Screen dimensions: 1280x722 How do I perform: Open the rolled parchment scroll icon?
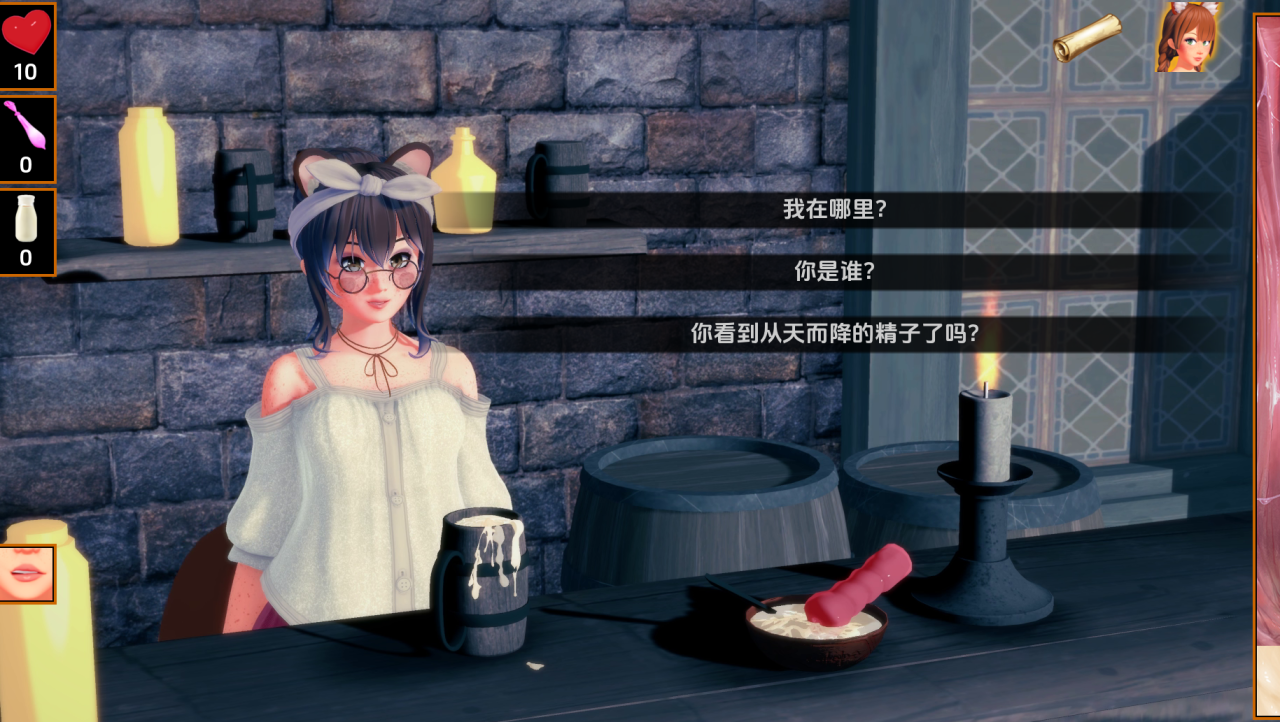tap(1087, 38)
